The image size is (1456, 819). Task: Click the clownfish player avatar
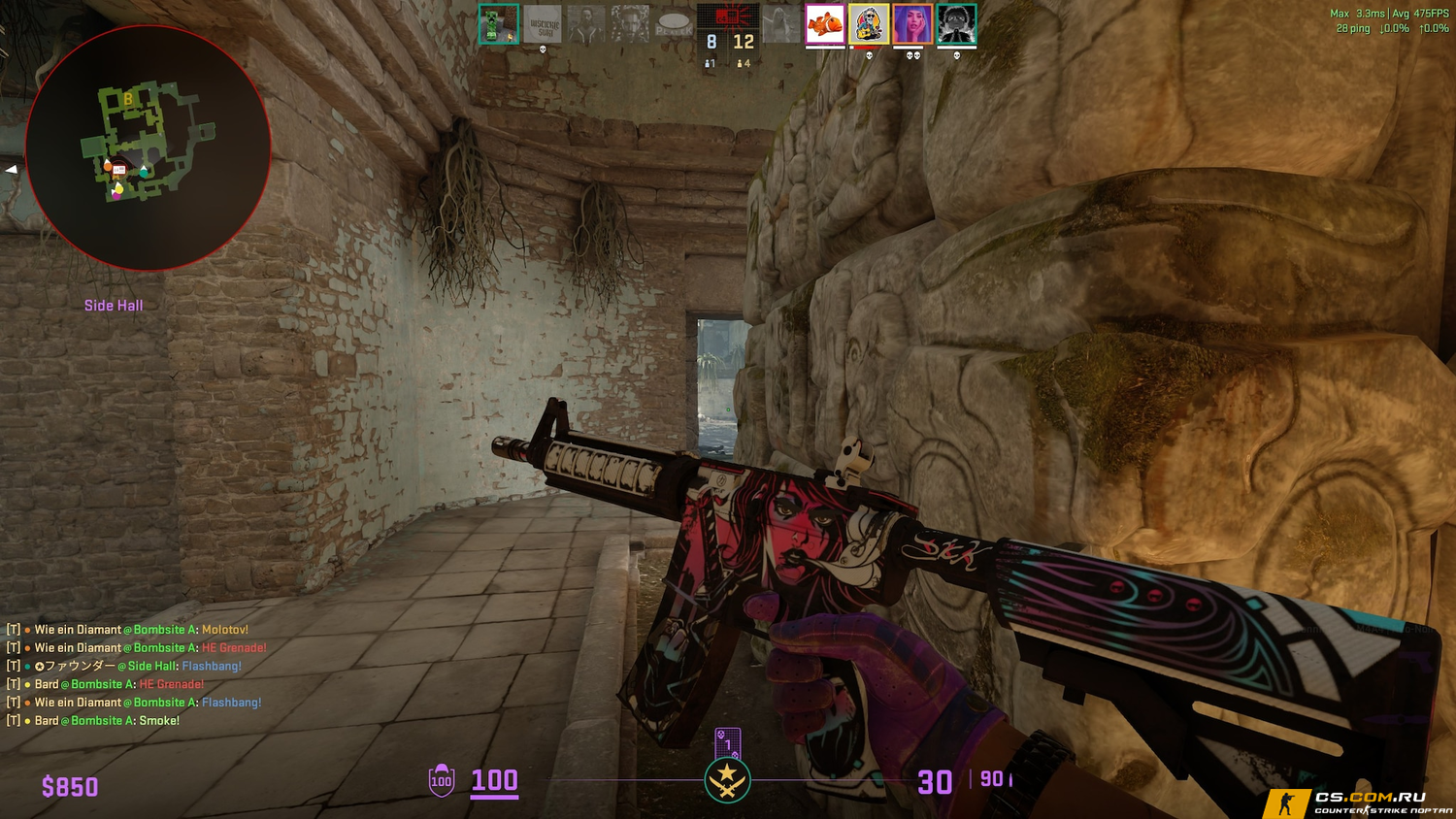tap(824, 24)
